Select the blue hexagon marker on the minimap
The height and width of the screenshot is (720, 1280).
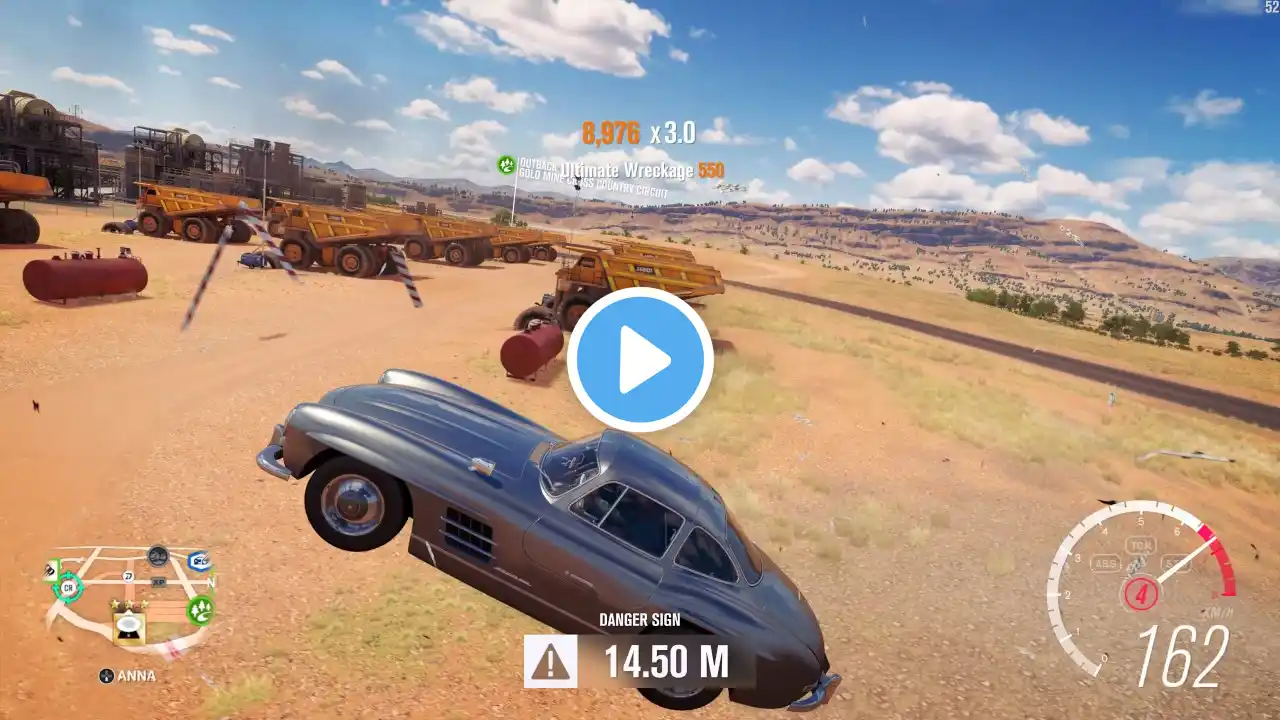198,561
